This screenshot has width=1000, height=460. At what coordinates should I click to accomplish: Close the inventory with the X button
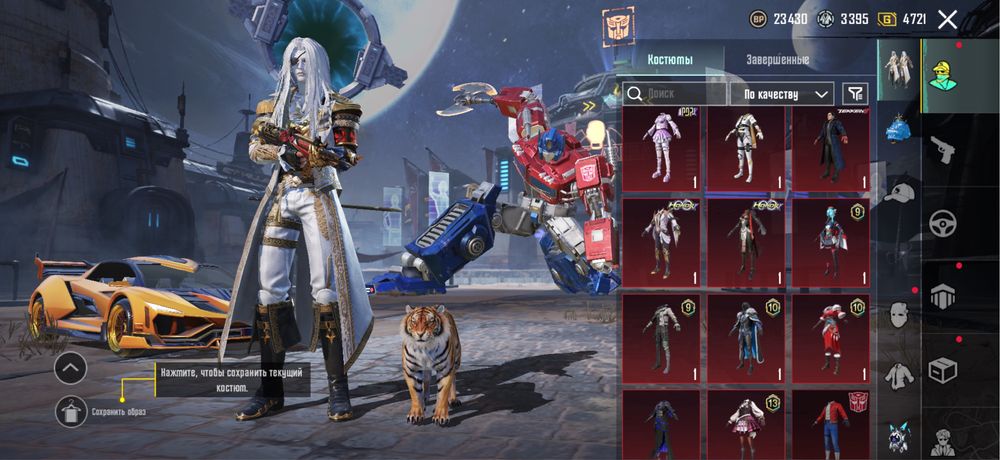point(947,19)
